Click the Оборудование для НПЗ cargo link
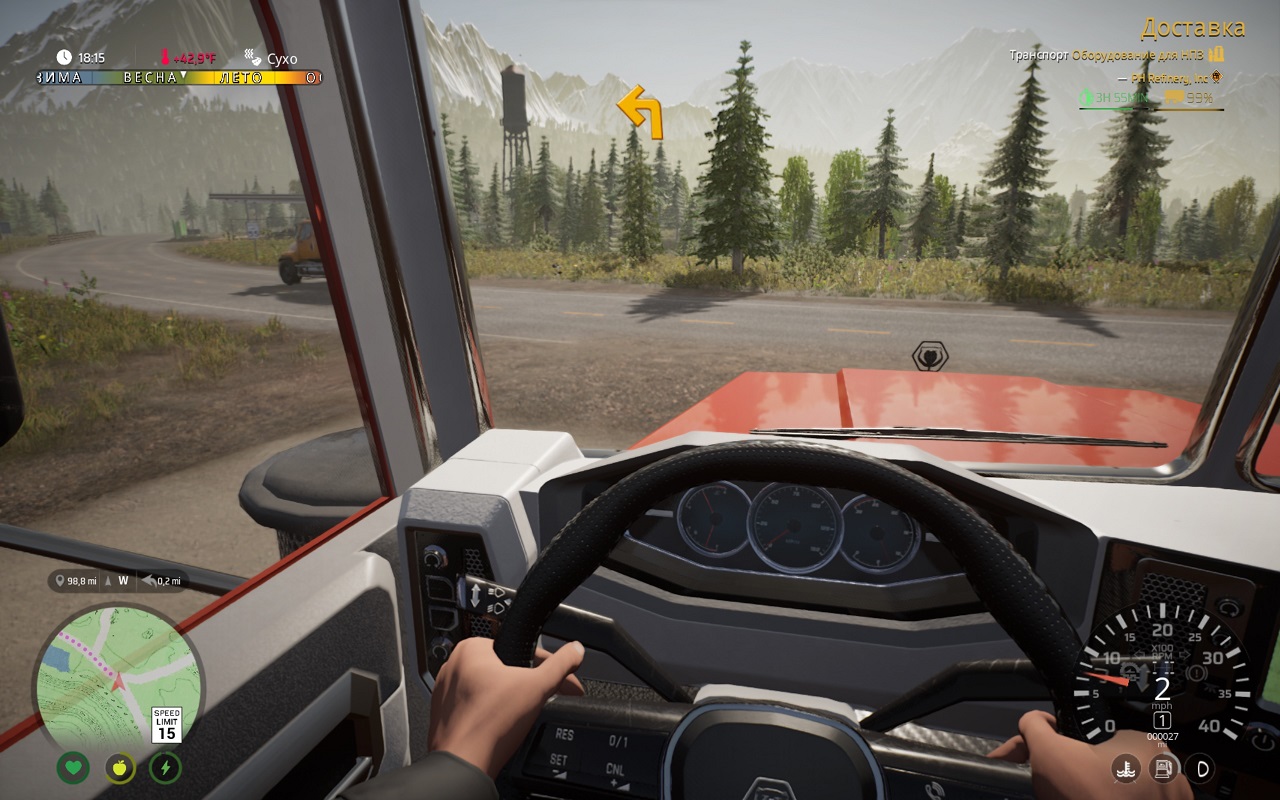Viewport: 1280px width, 800px height. [1139, 56]
